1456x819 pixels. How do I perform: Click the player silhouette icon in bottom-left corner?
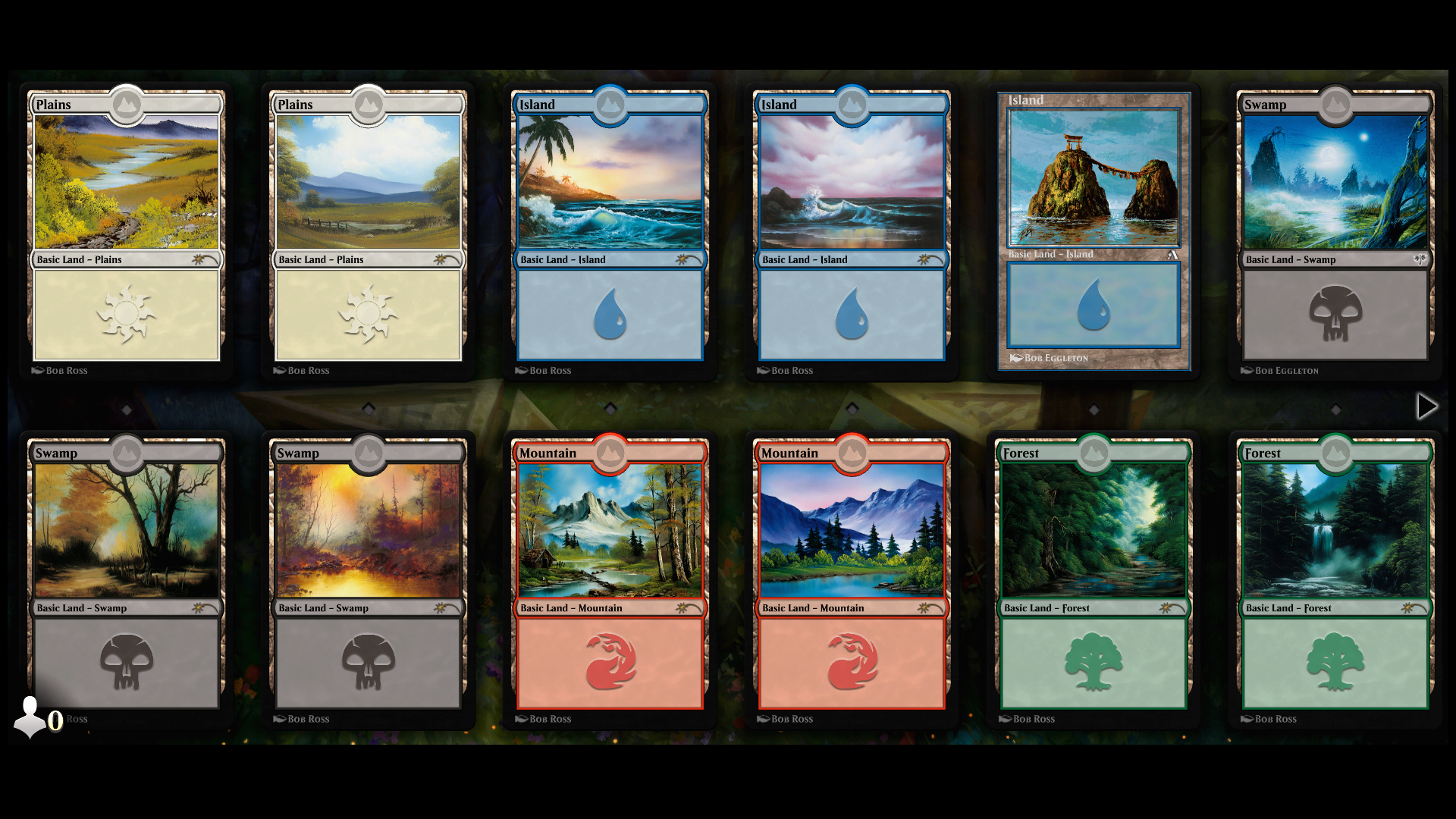pyautogui.click(x=30, y=715)
